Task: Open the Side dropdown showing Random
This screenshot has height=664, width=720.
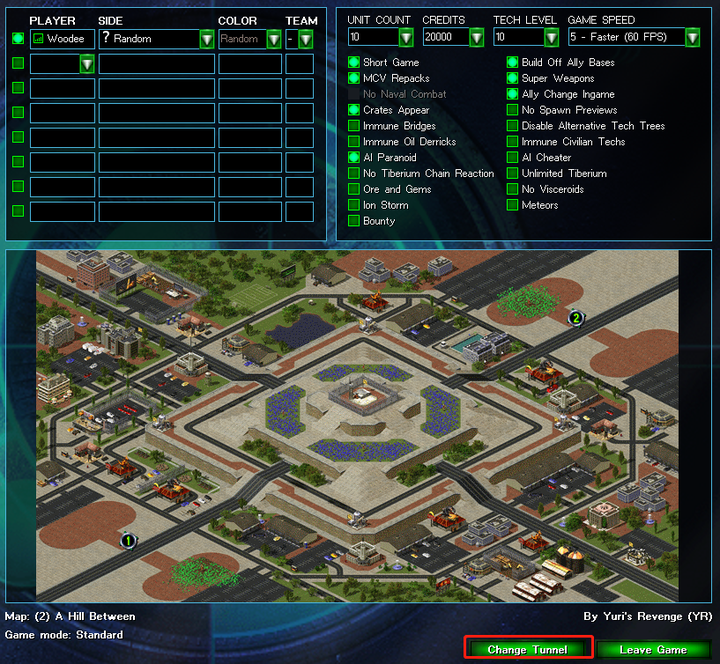Action: coord(206,39)
